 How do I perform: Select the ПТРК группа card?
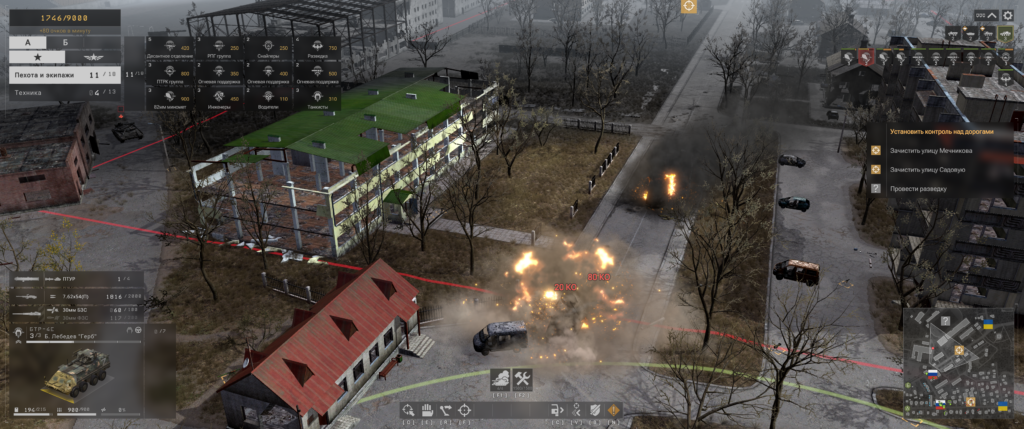(x=169, y=73)
